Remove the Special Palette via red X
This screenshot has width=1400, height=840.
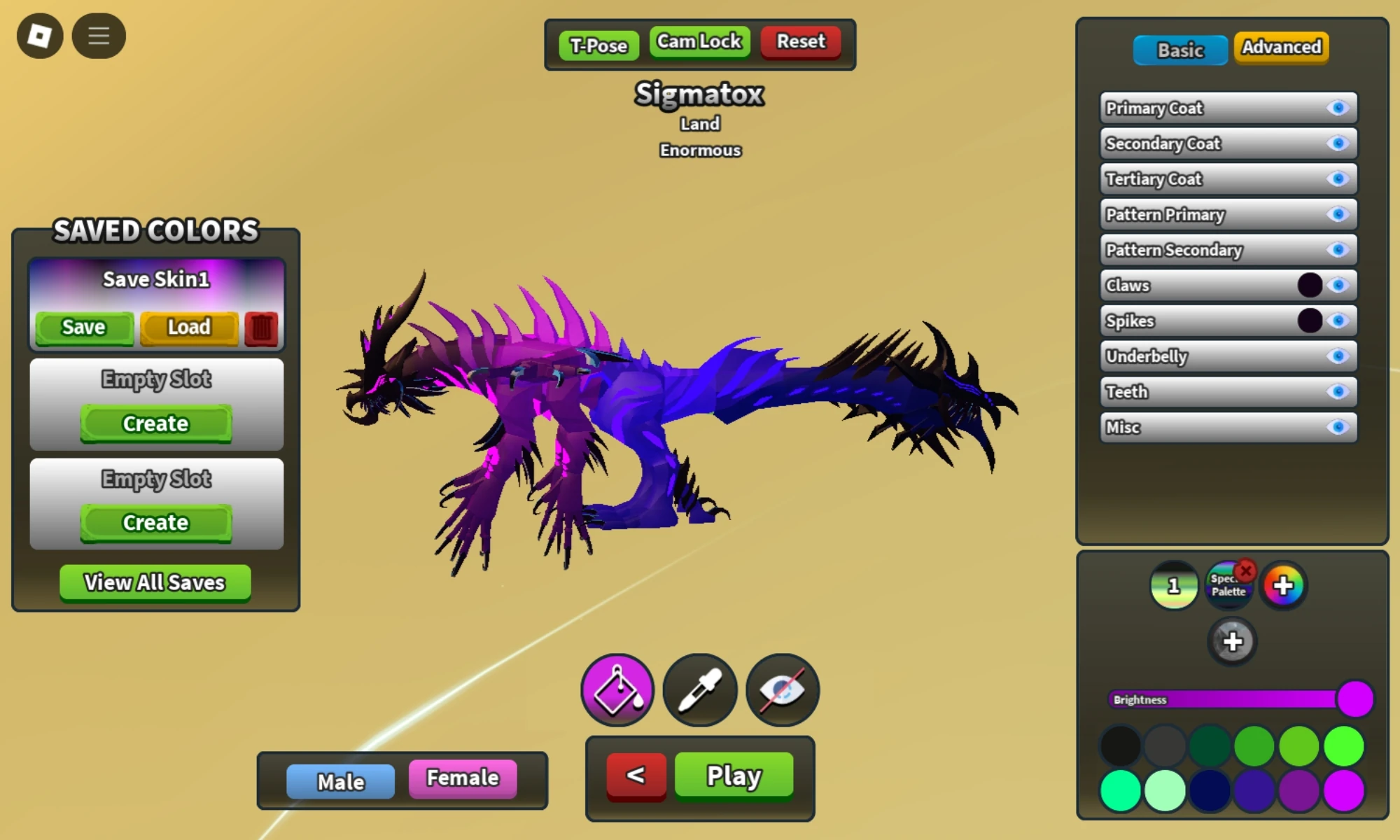point(1247,571)
